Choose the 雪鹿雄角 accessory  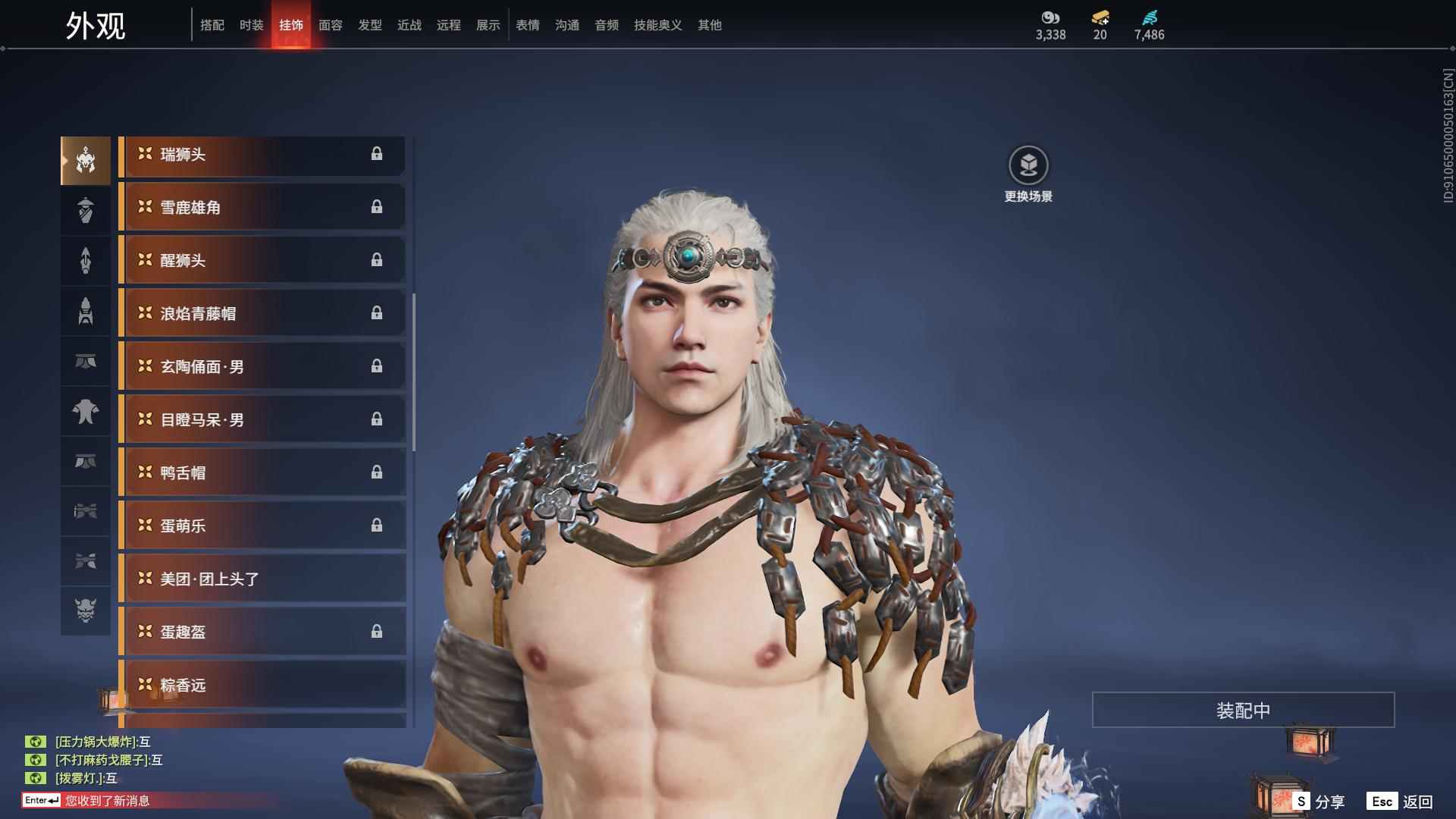point(262,208)
